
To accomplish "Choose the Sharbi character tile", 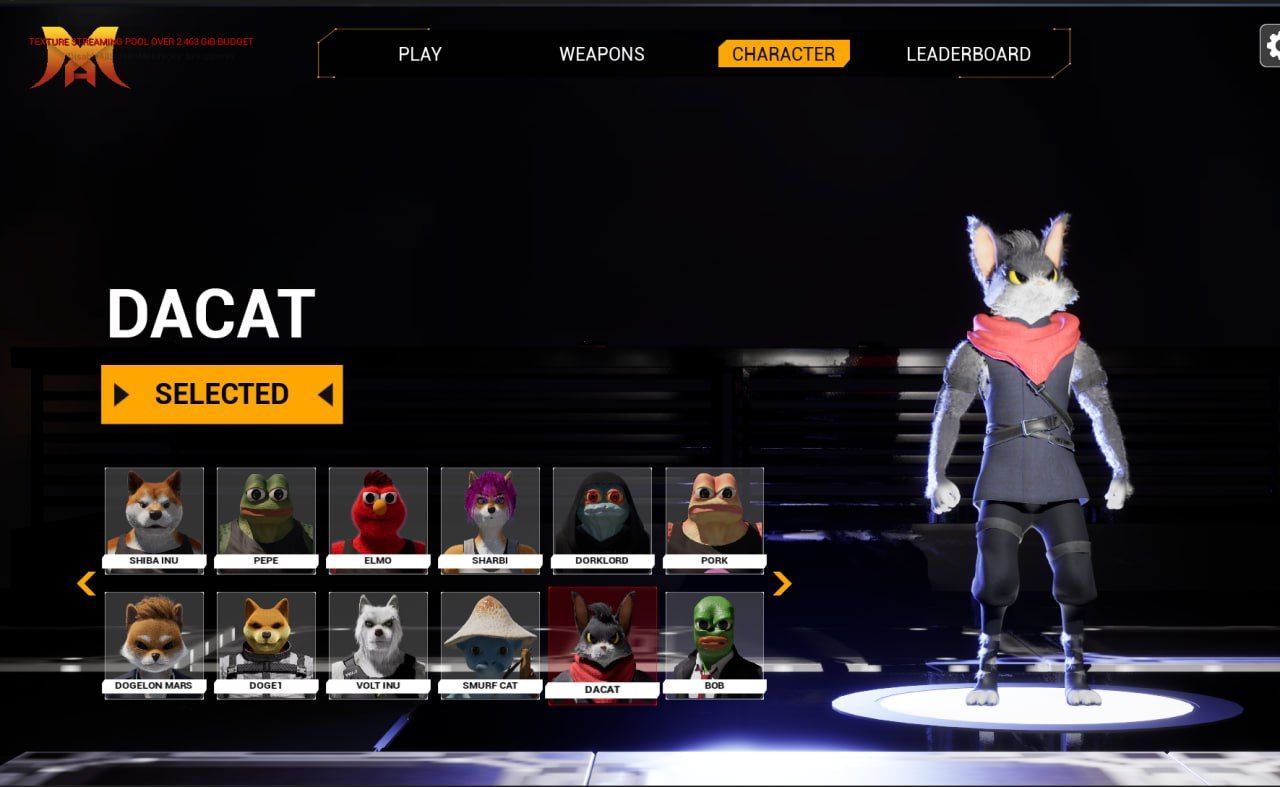I will tap(490, 518).
